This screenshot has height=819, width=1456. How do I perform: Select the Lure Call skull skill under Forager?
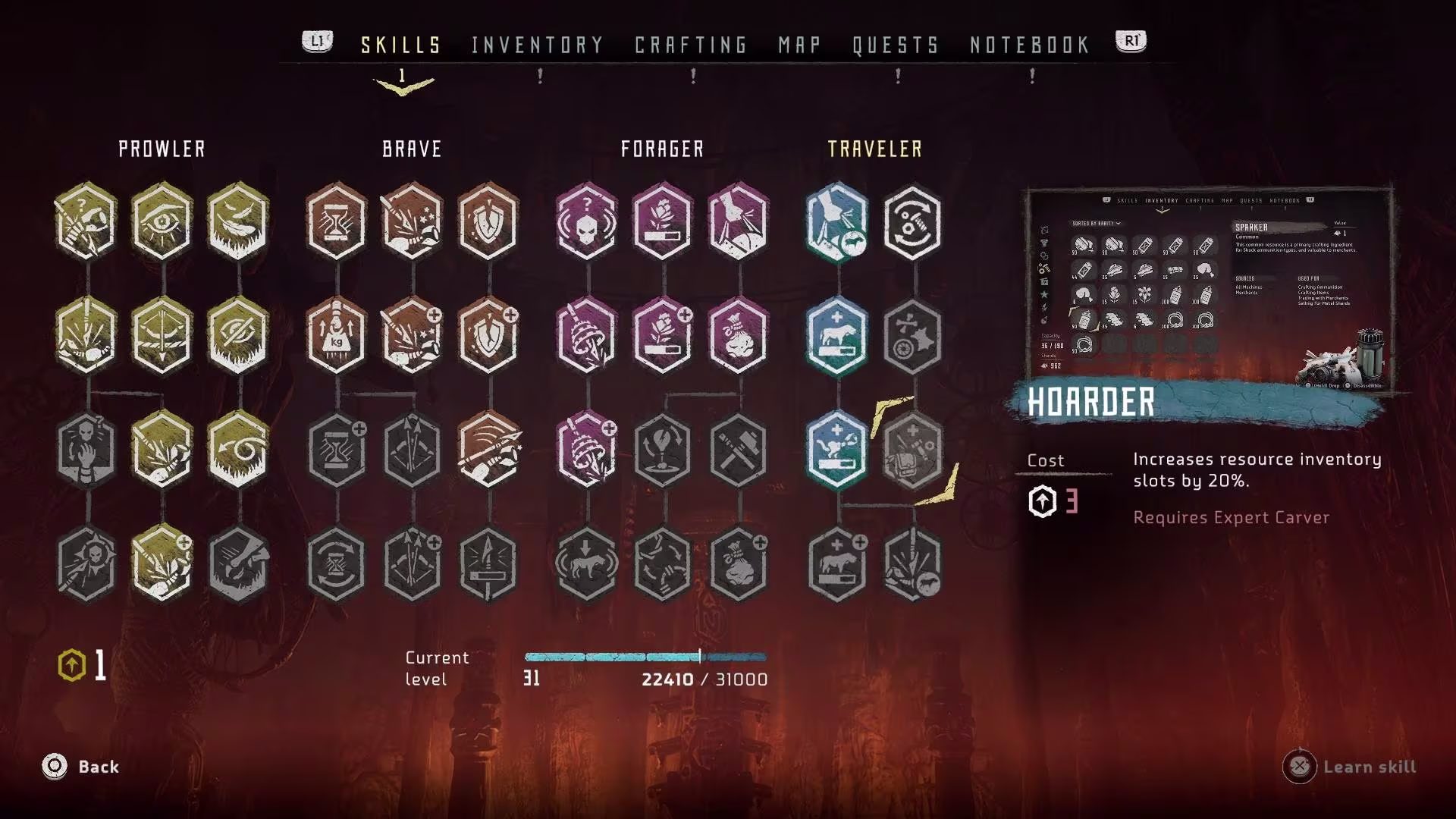coord(586,222)
